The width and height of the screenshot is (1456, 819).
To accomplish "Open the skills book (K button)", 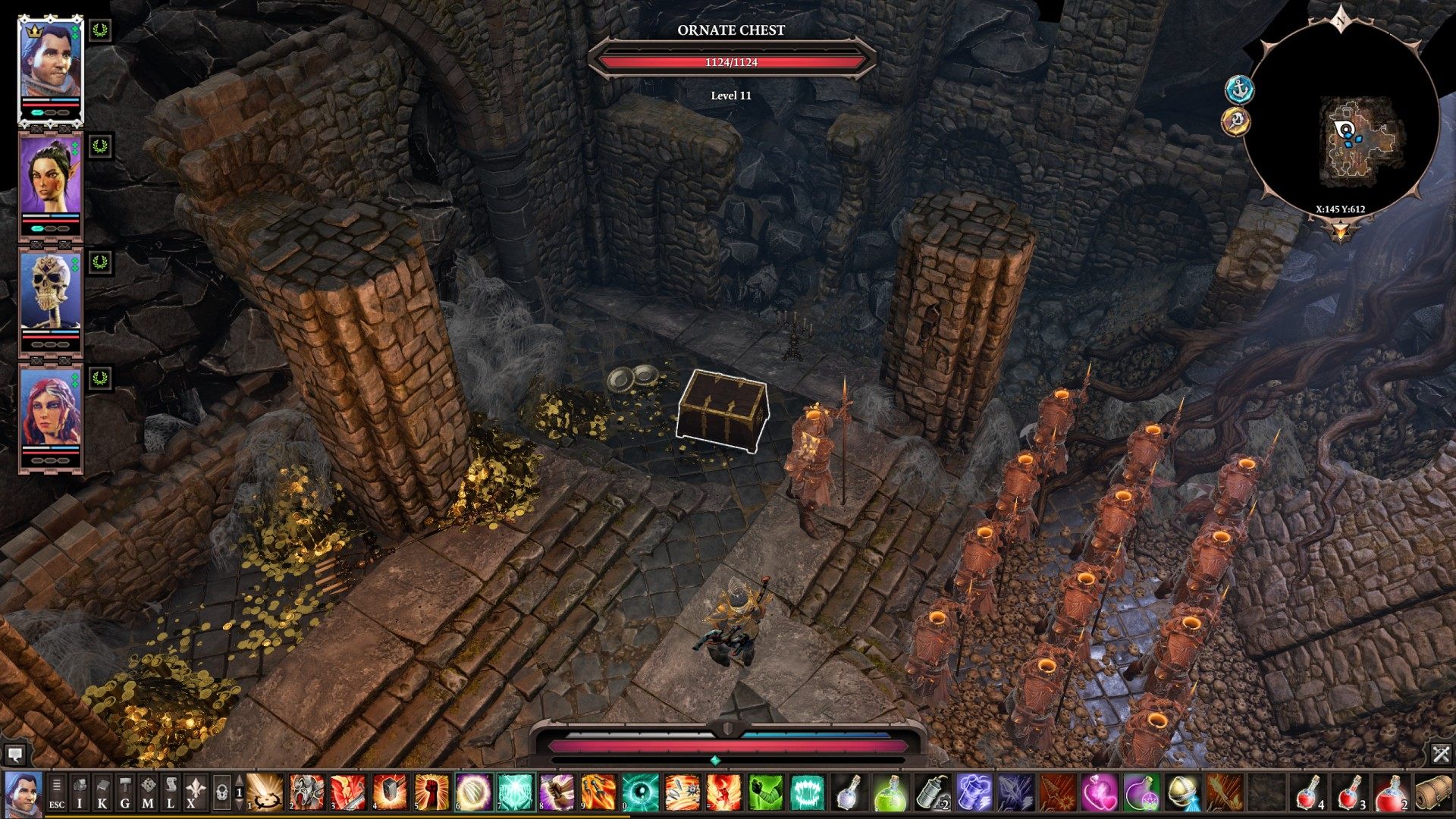I will click(x=102, y=792).
